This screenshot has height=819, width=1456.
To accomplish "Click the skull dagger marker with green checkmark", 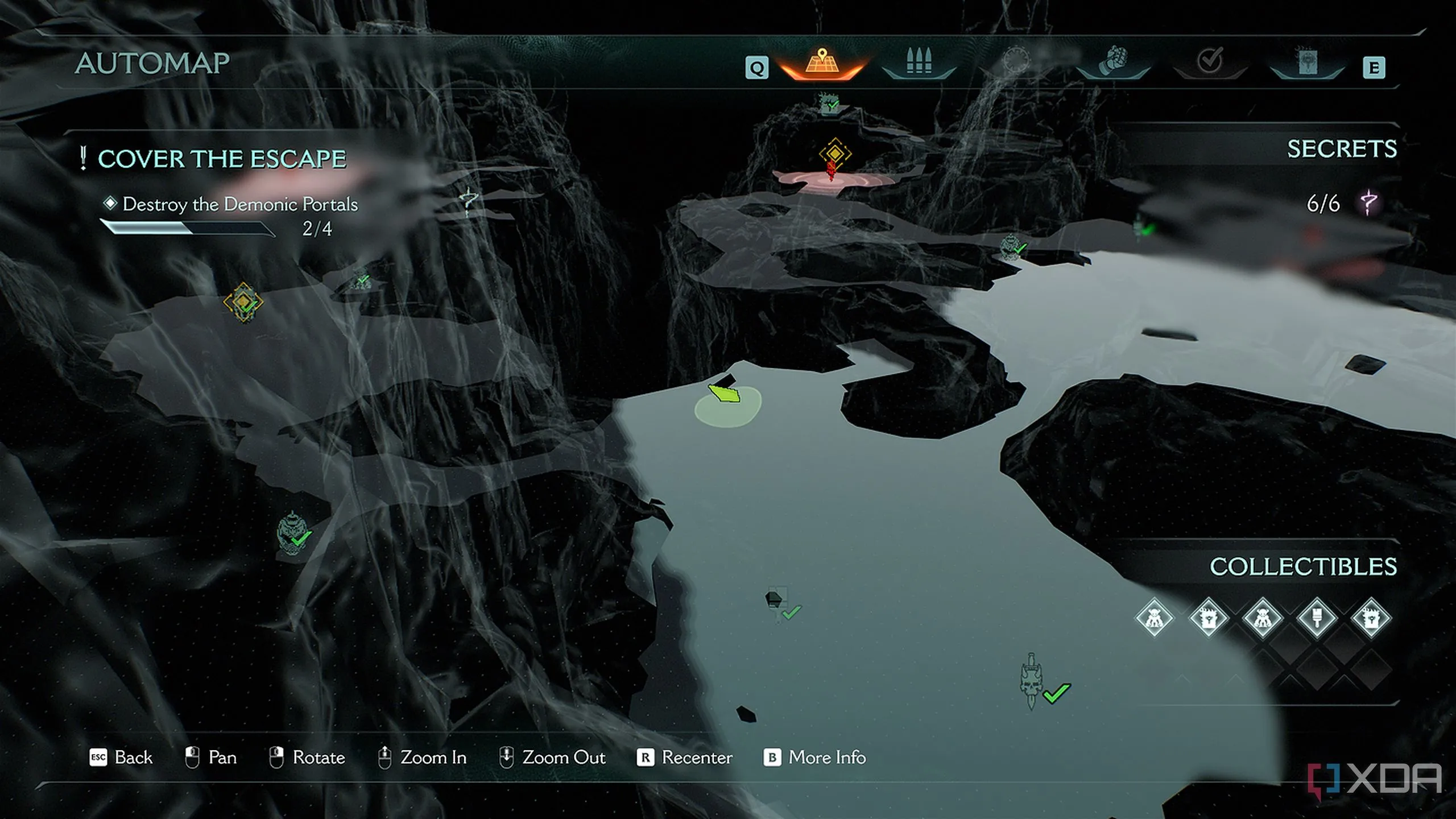I will pos(1032,681).
